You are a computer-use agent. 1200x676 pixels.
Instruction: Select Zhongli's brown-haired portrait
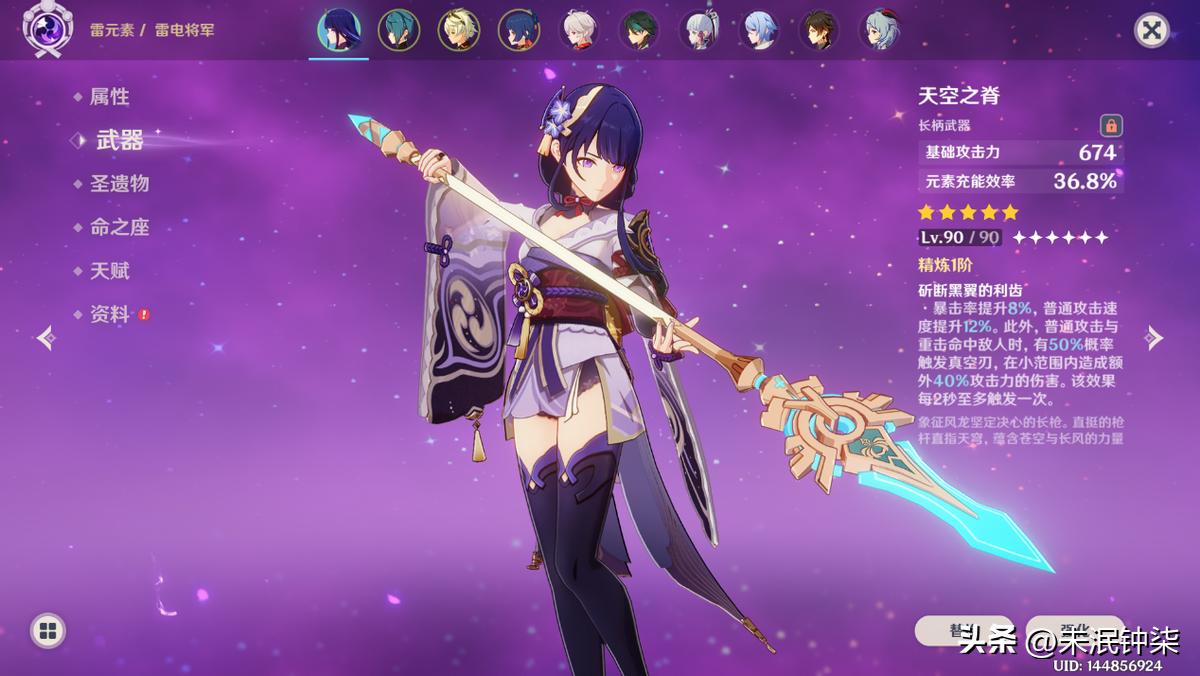coord(819,30)
